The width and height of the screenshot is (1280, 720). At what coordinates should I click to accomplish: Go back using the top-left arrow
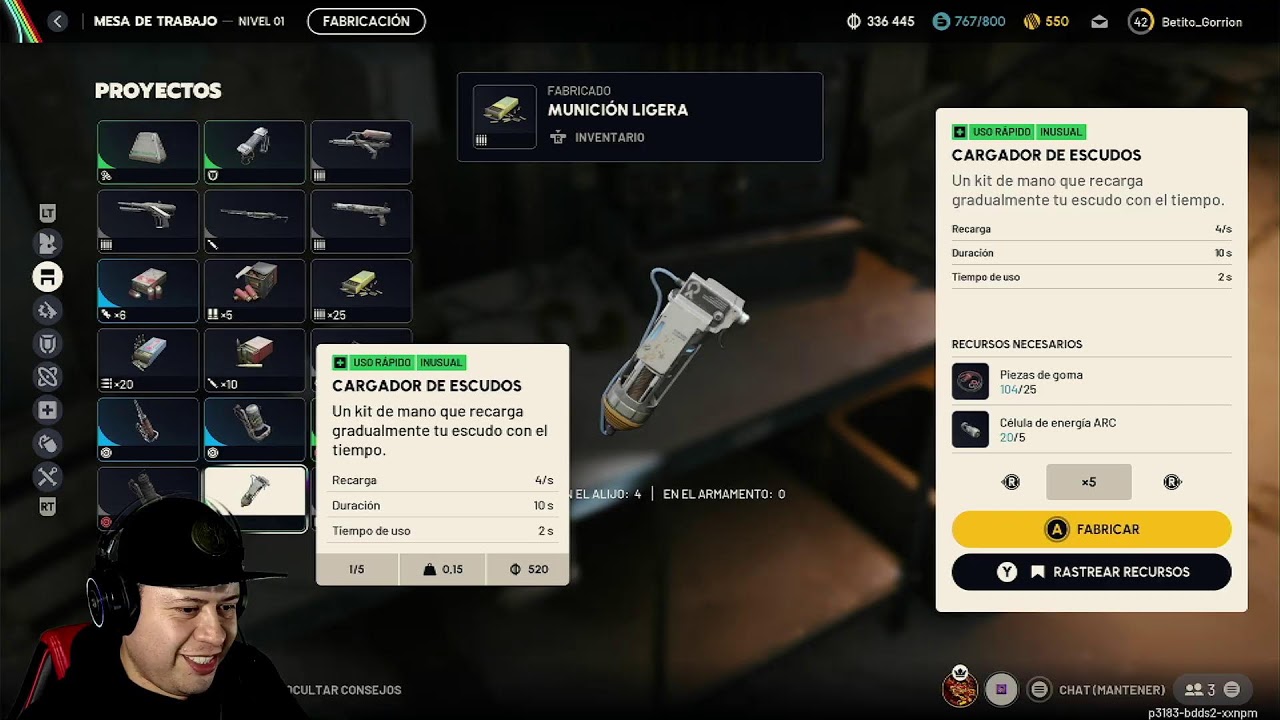[x=57, y=21]
